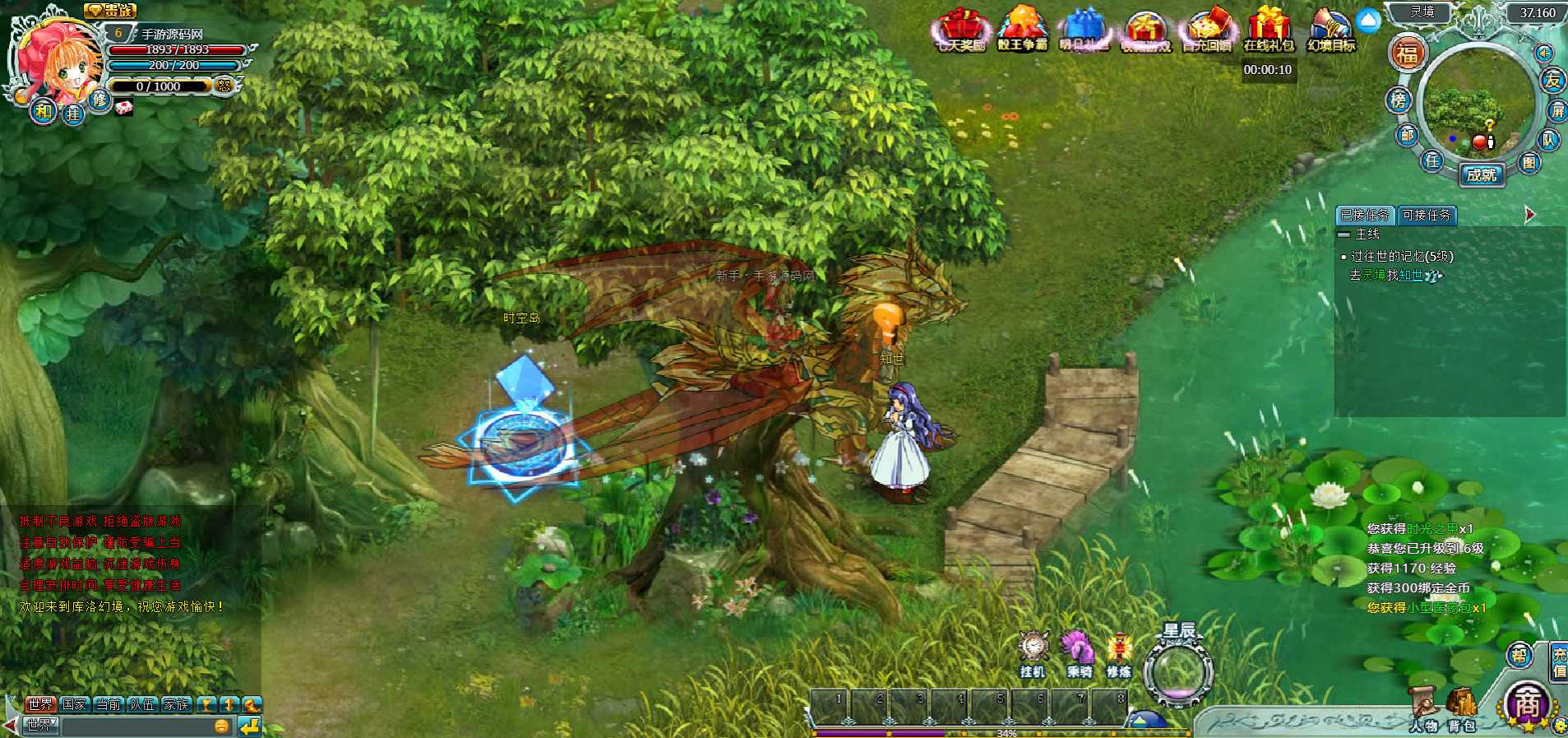This screenshot has height=738, width=1568.
Task: Click the 福 welfare button by minimap
Action: (1407, 53)
